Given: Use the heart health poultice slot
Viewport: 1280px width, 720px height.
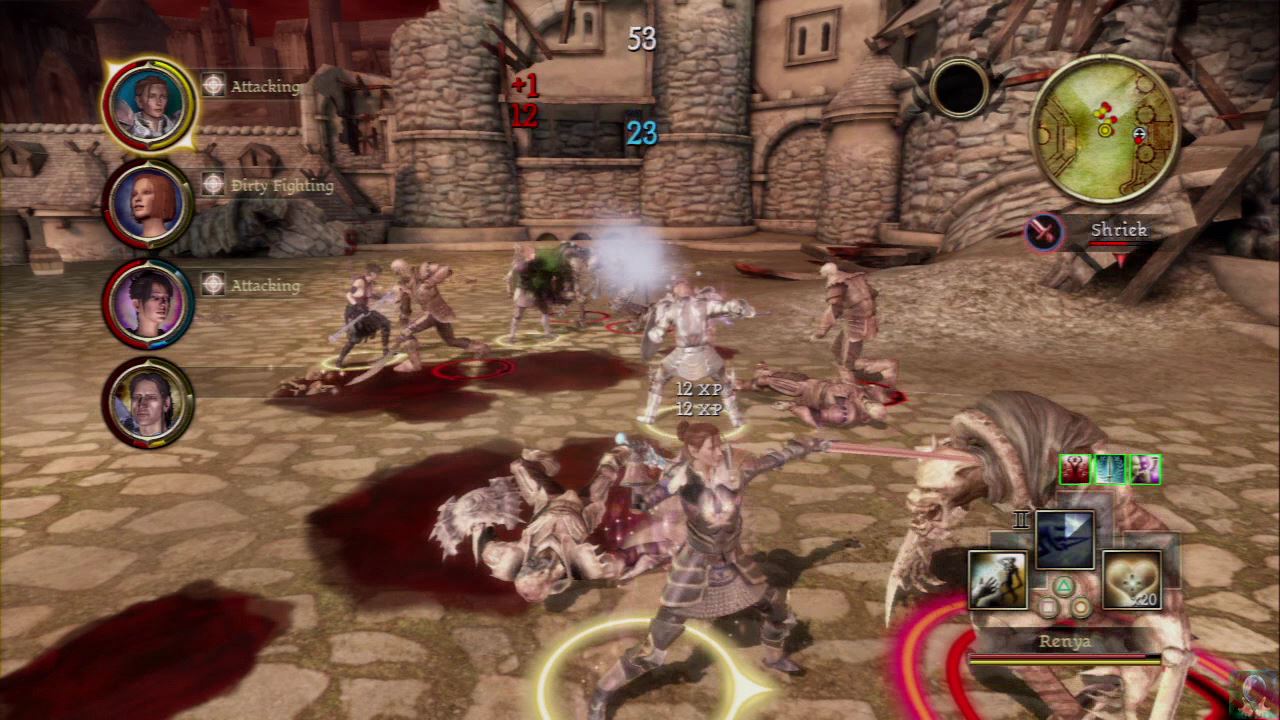Looking at the screenshot, I should 1131,579.
